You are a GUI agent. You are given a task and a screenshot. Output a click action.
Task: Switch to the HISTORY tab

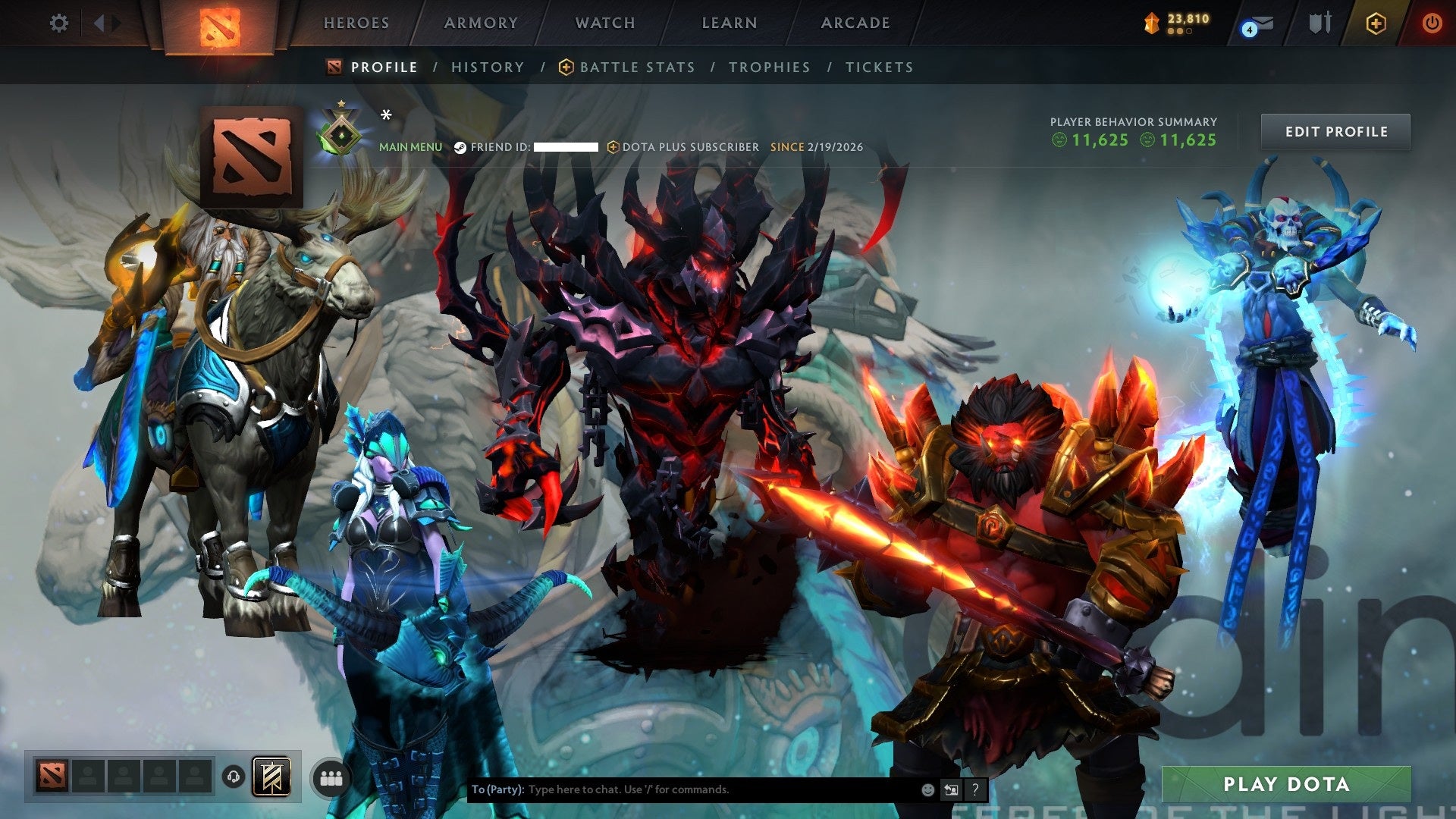tap(487, 67)
